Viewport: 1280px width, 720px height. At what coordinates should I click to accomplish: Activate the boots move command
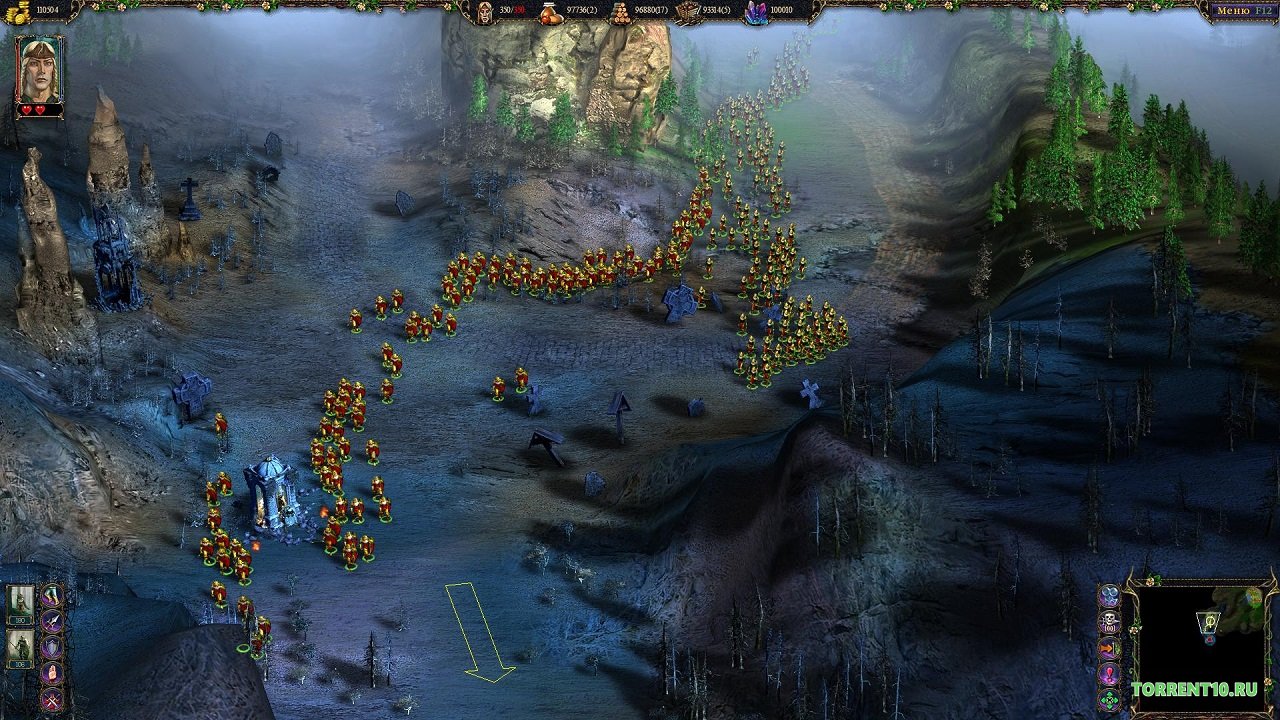coord(51,596)
